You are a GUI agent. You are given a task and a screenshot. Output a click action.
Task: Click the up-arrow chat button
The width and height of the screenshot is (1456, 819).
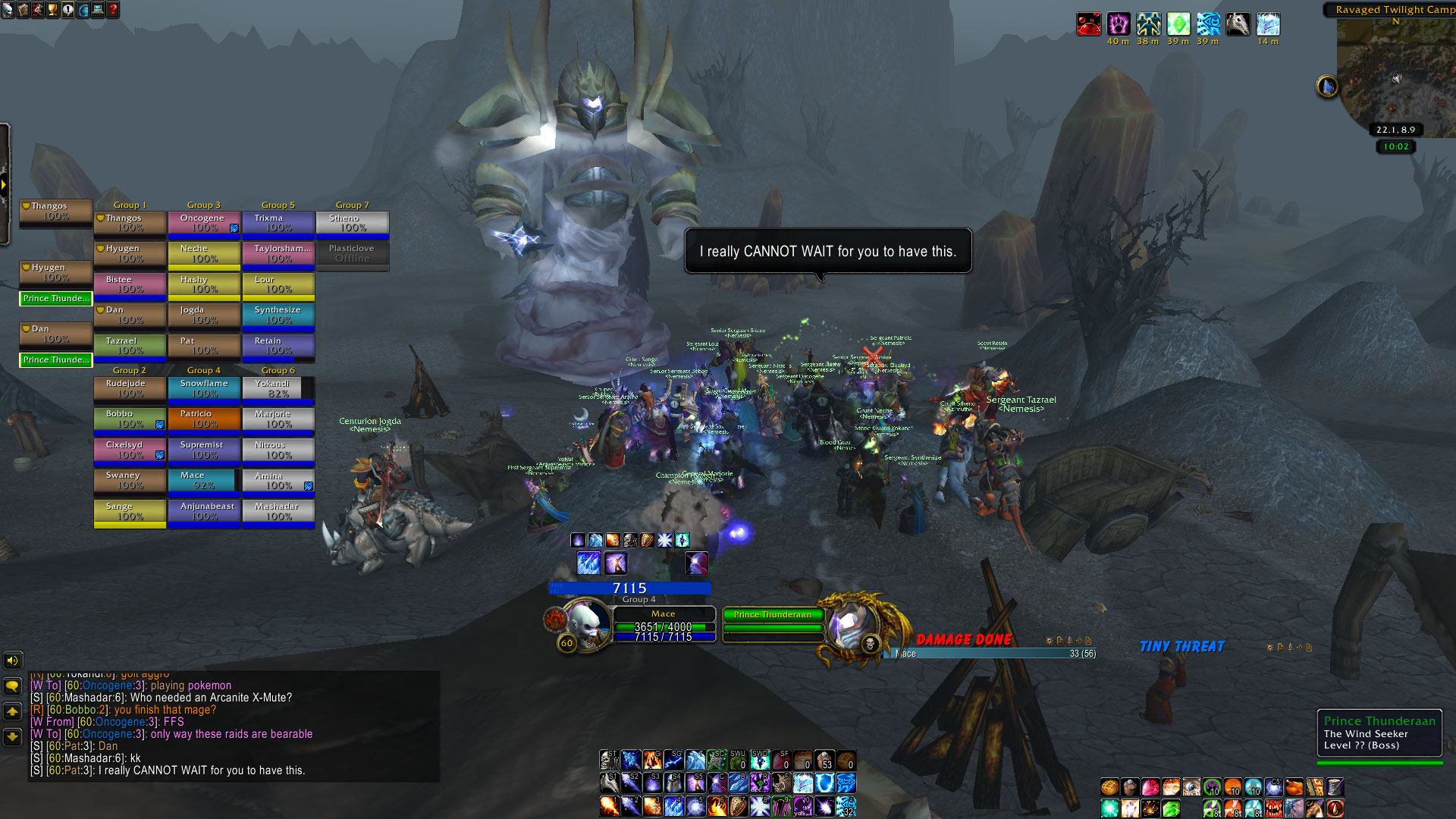(13, 711)
